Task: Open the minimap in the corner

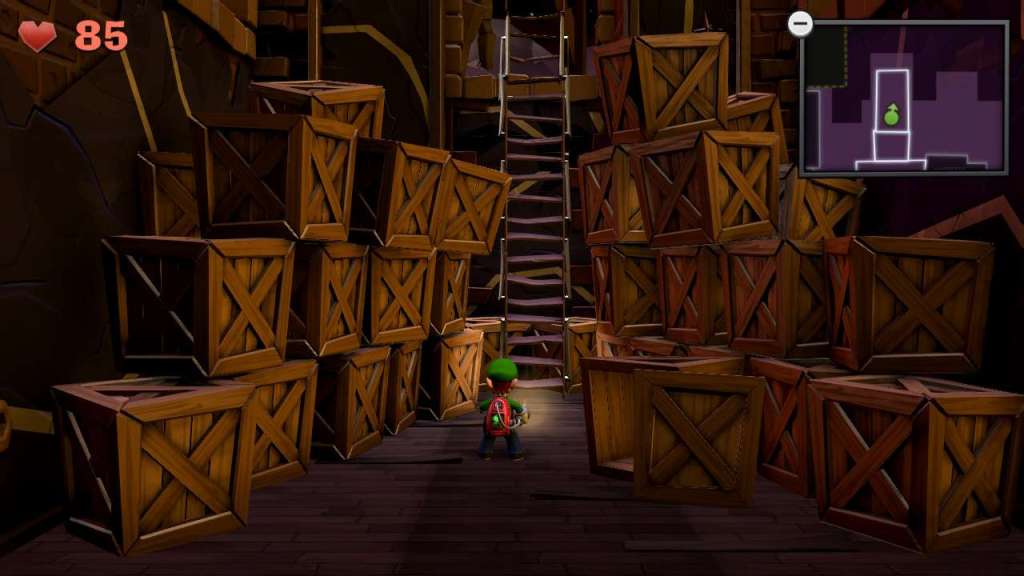Action: coord(904,98)
